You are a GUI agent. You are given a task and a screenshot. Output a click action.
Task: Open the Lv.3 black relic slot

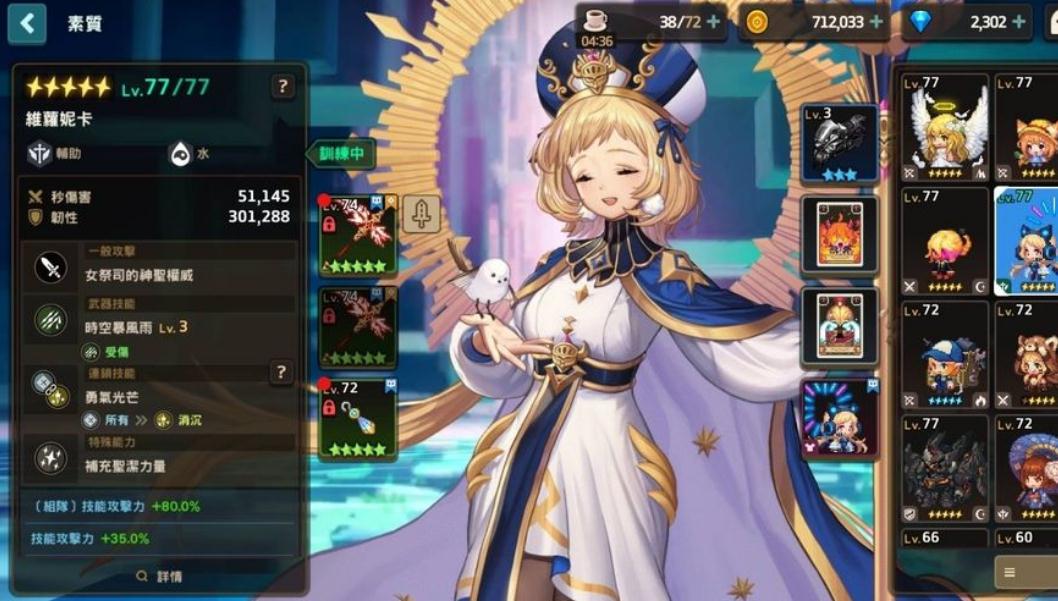pos(840,144)
